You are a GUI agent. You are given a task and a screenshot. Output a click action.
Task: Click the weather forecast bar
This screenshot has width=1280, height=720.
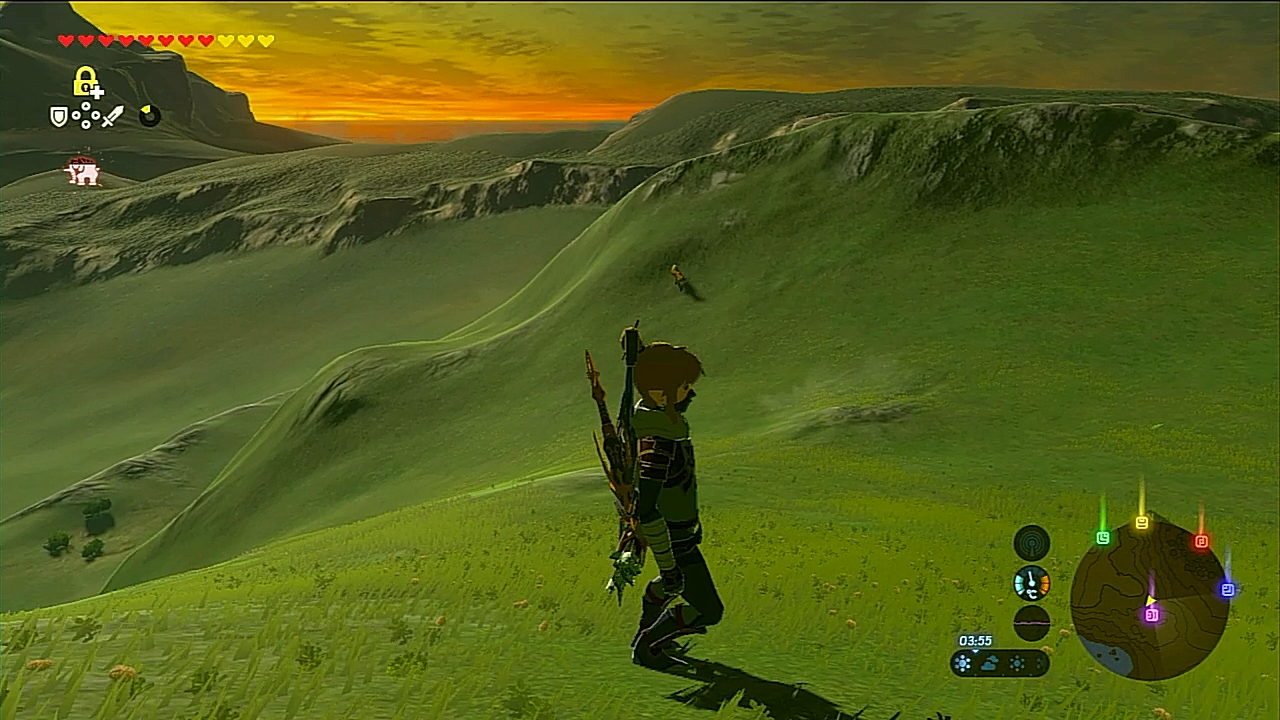(x=1000, y=663)
